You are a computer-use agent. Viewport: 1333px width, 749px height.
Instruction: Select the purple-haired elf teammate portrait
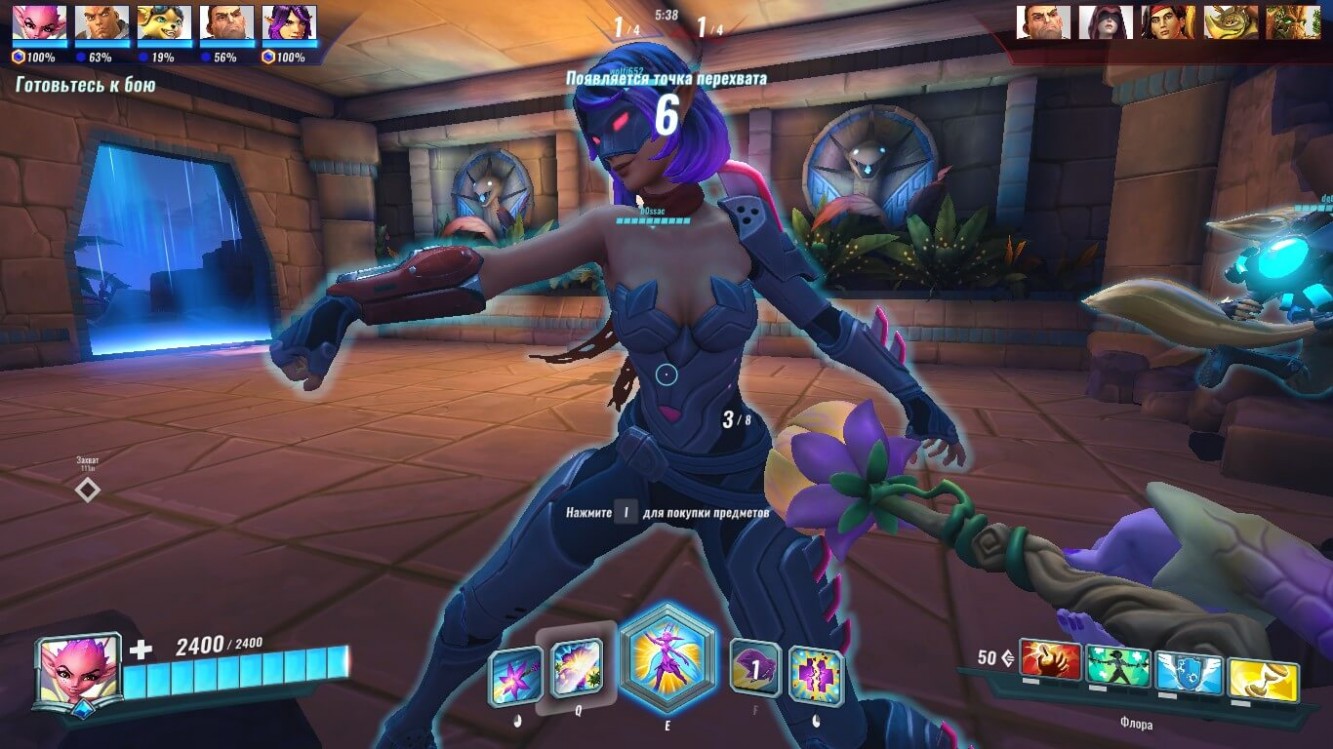click(289, 22)
